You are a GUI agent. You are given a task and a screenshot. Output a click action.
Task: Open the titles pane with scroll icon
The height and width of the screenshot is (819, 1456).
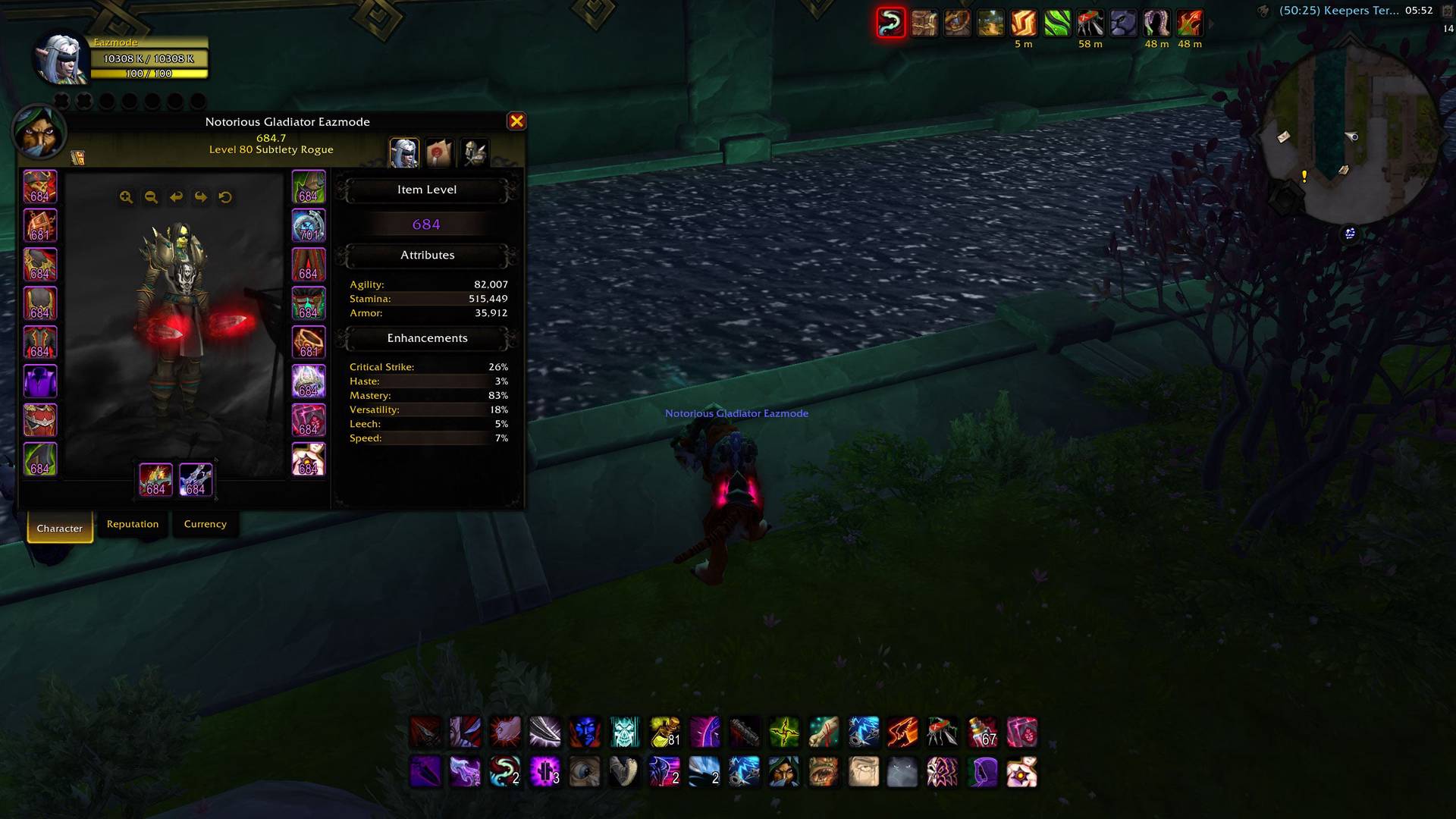coord(439,152)
